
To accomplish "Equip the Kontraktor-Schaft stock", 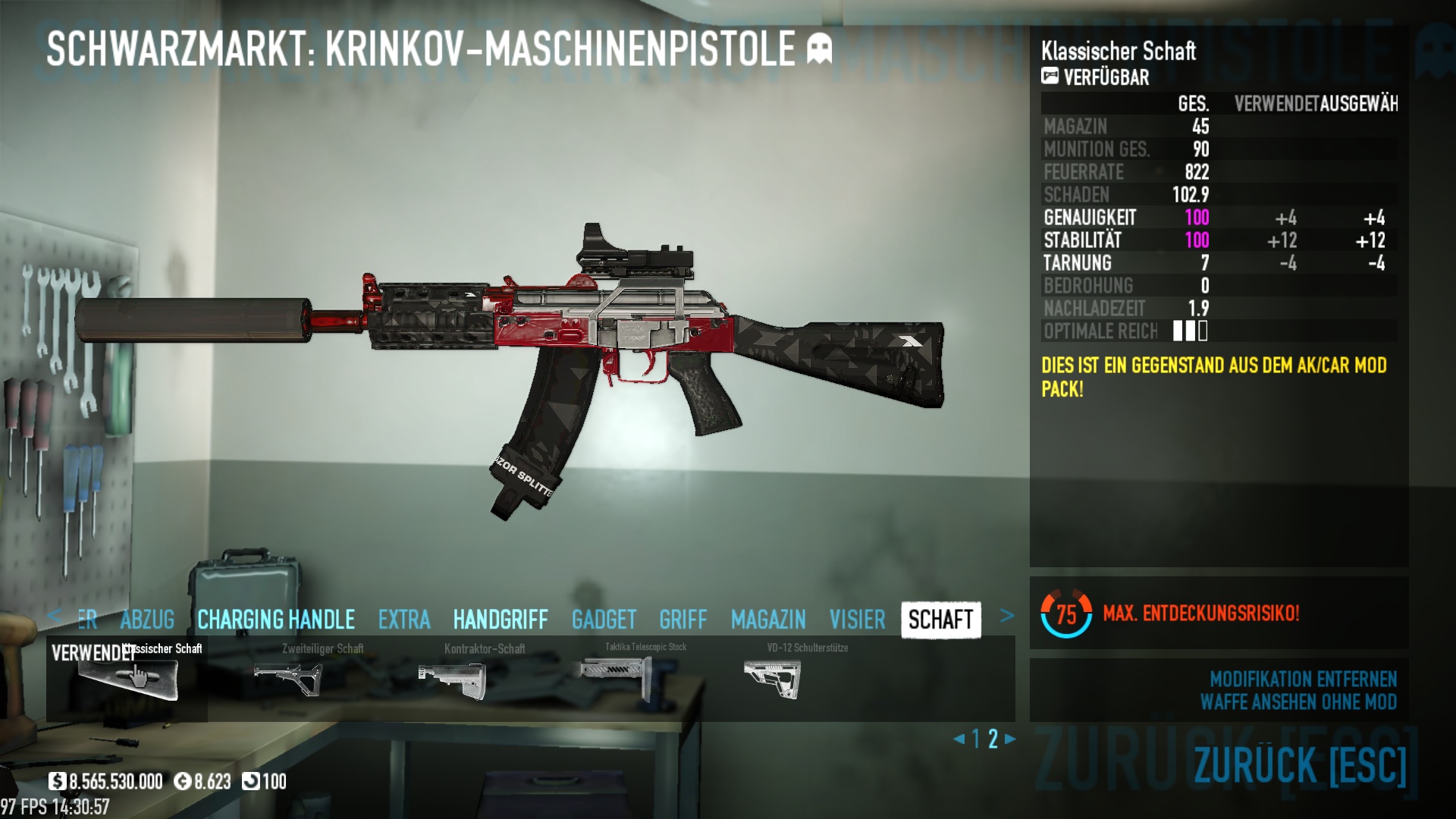I will pyautogui.click(x=452, y=677).
